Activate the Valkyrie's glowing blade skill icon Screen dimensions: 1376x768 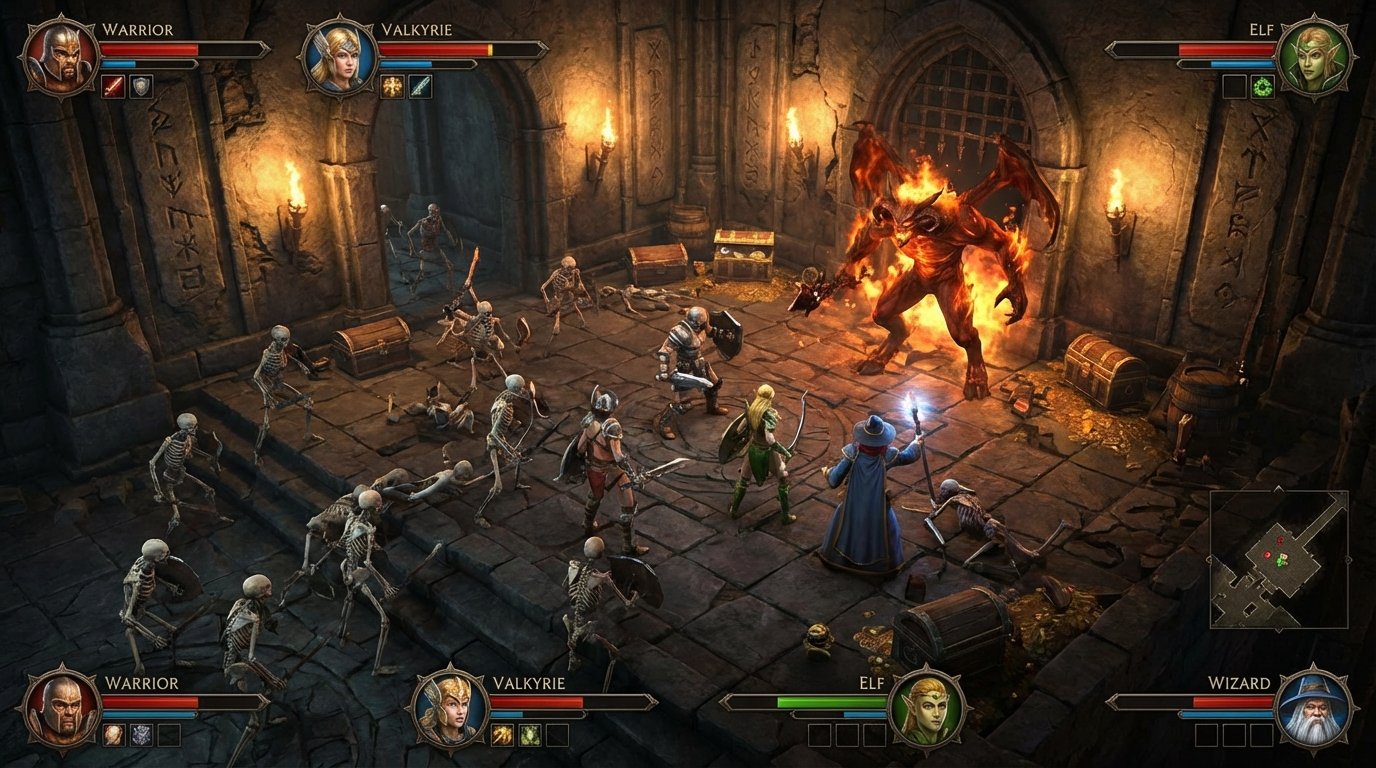point(421,86)
